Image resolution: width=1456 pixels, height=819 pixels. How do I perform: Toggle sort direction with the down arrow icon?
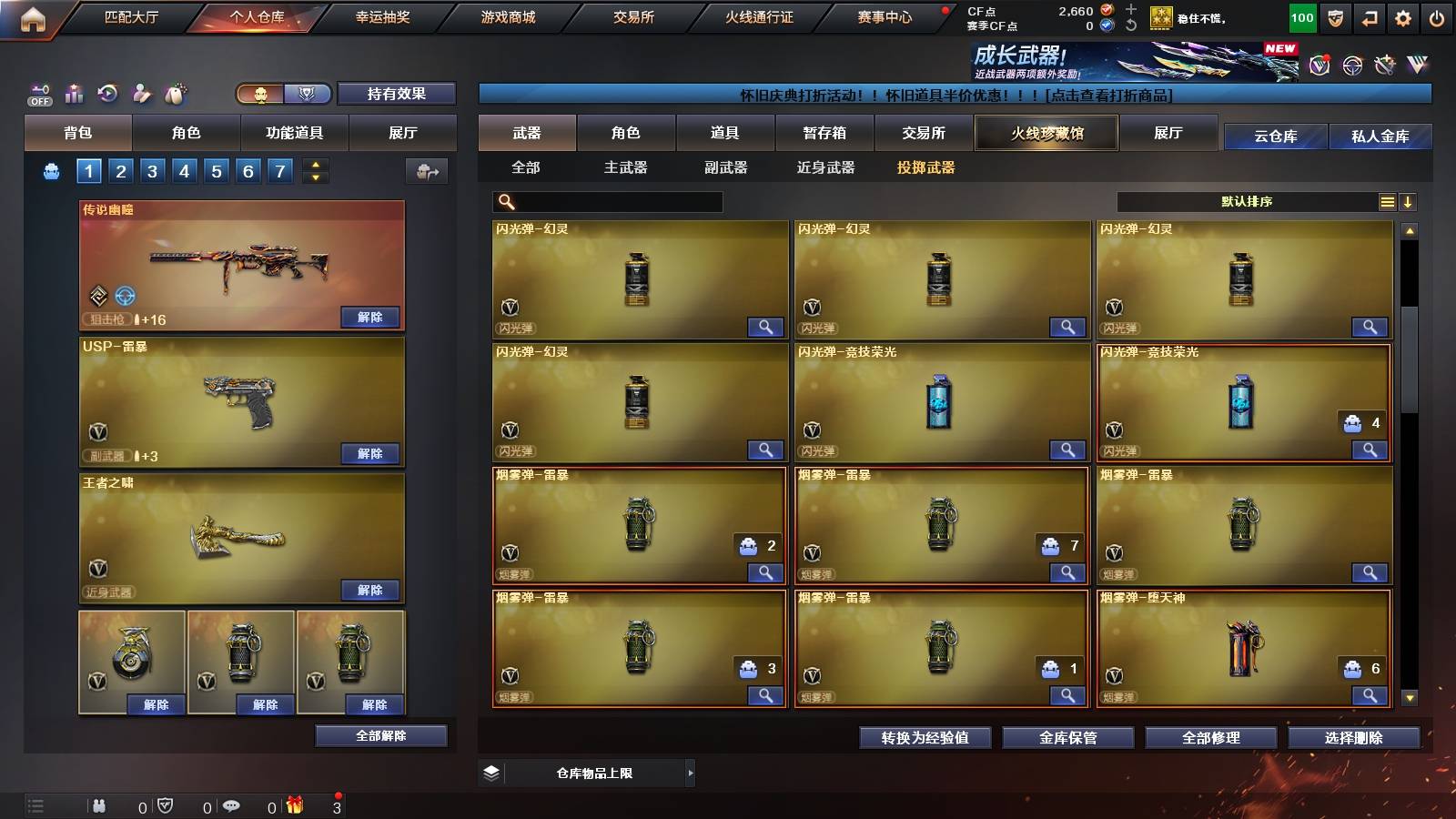click(1408, 202)
